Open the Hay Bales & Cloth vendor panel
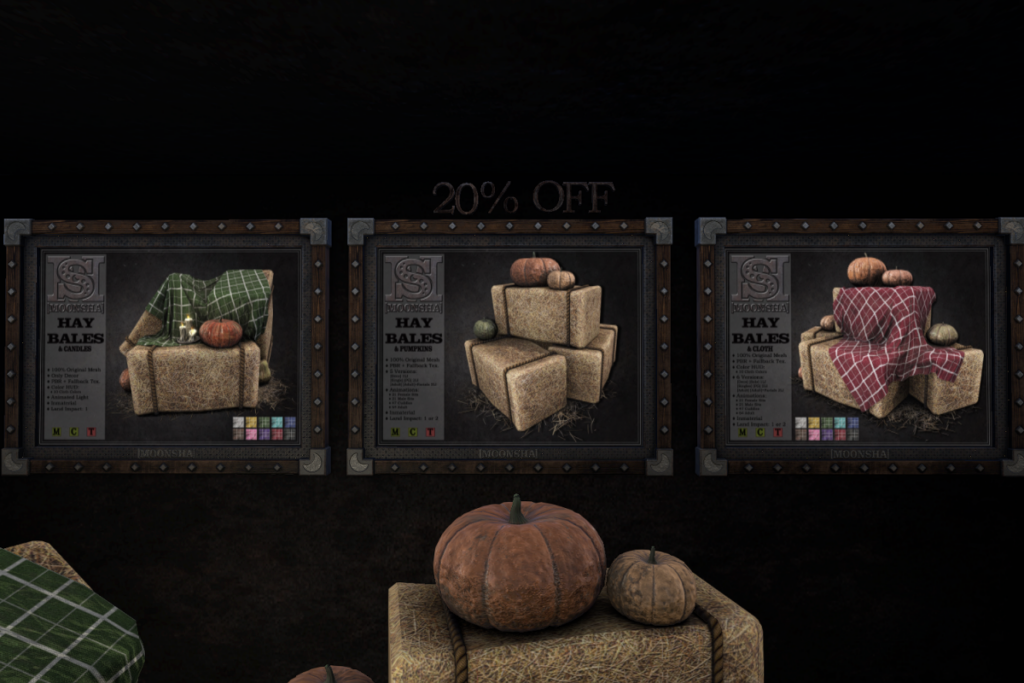Screen dimensions: 1024x683 pos(858,346)
